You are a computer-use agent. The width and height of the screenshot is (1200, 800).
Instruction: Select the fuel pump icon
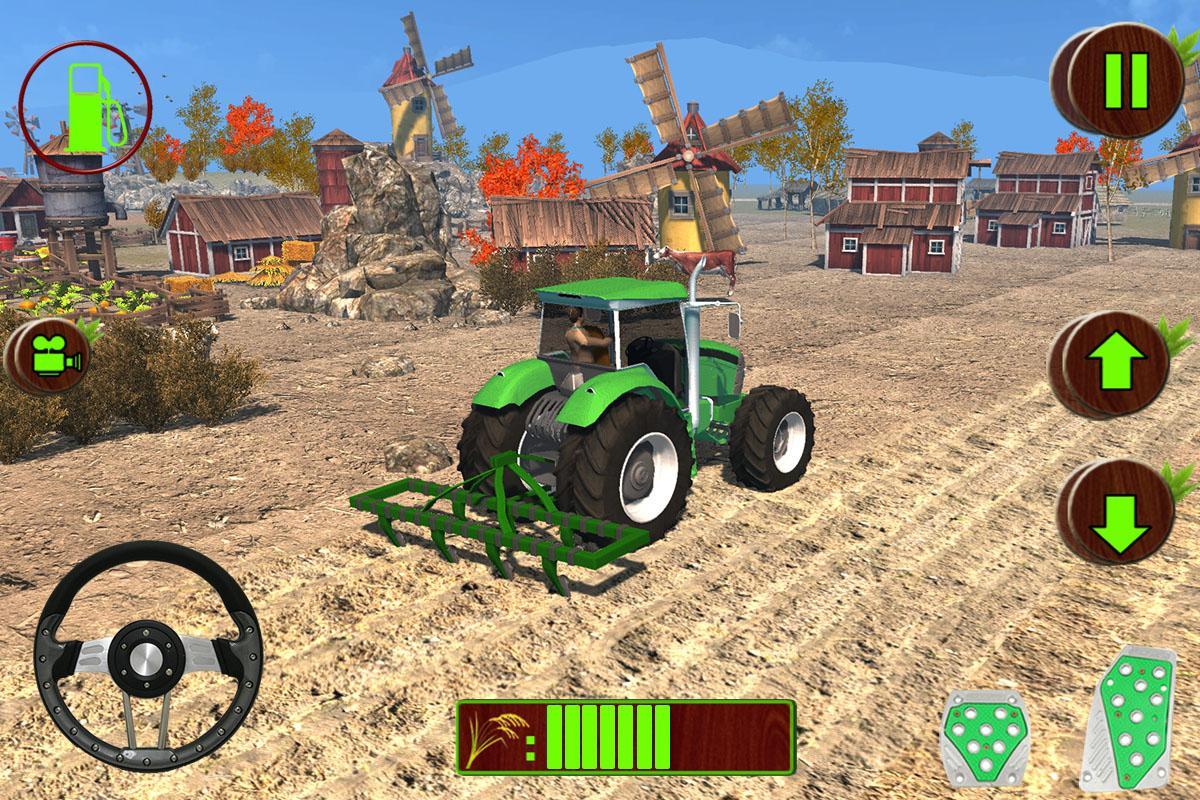pyautogui.click(x=86, y=108)
